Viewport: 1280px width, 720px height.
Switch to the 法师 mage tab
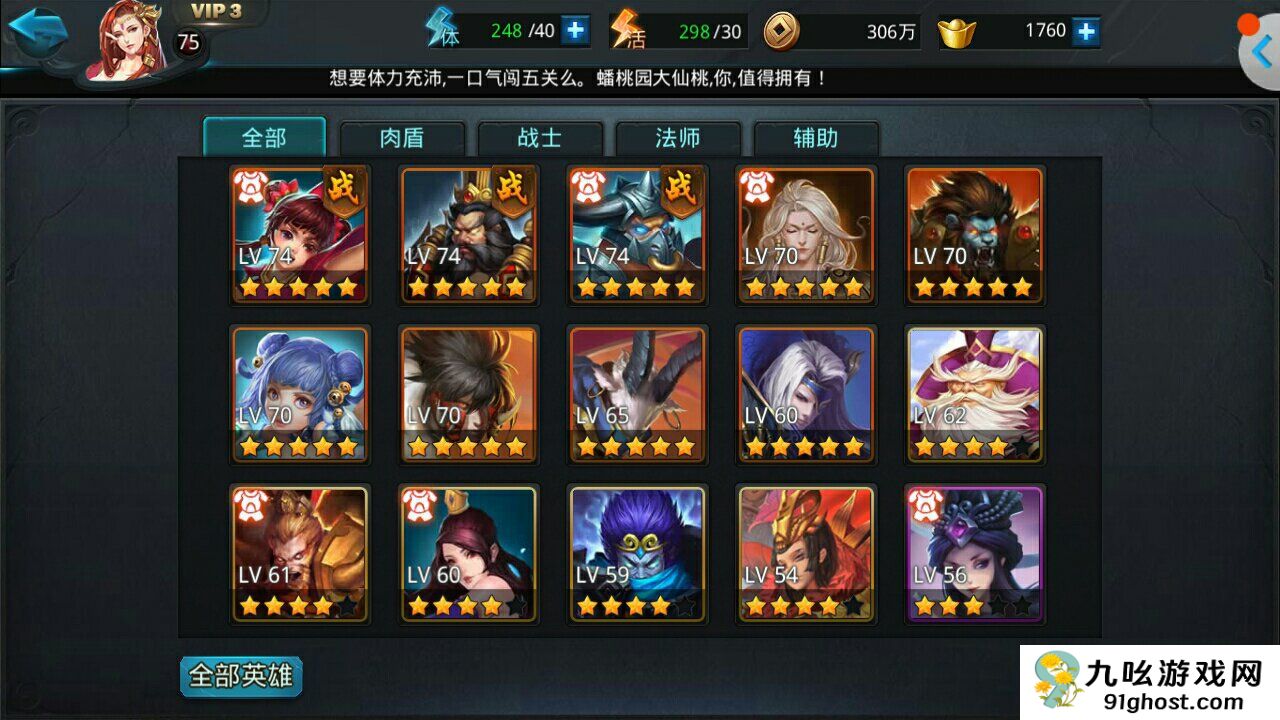click(678, 138)
